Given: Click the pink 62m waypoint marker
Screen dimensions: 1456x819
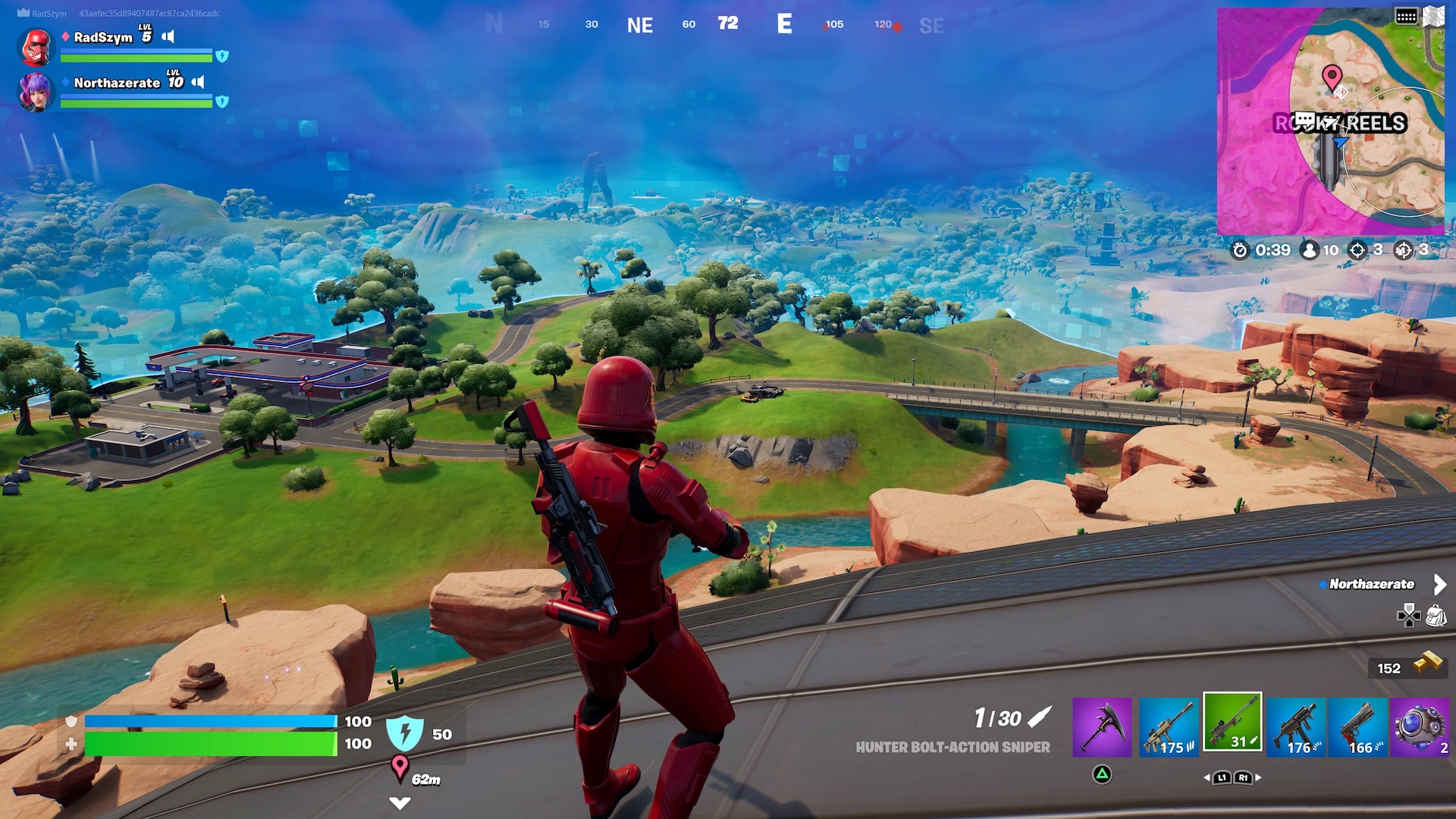Looking at the screenshot, I should [x=400, y=767].
